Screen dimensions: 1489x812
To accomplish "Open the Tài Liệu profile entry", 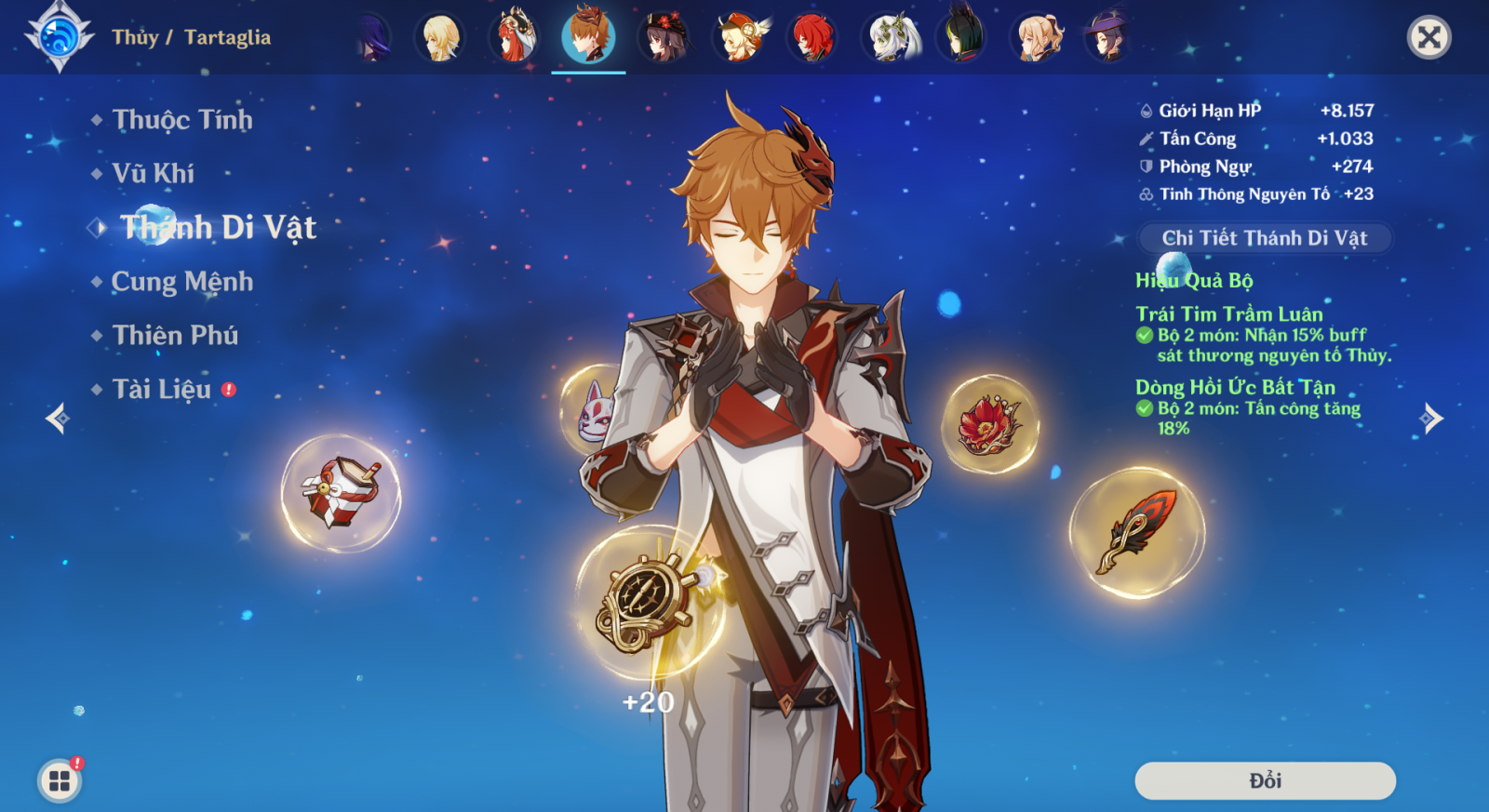I will pos(162,390).
